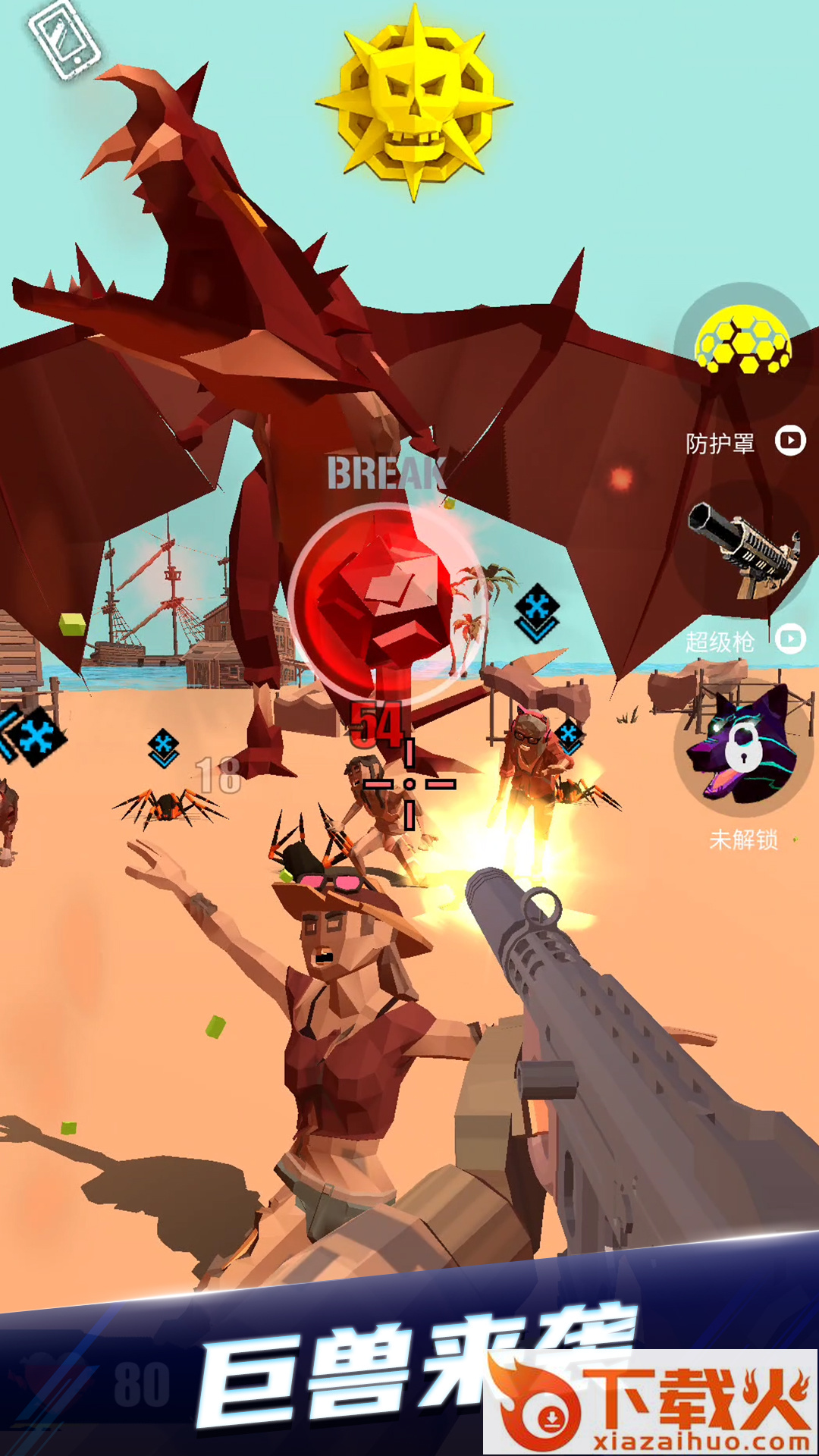Image resolution: width=819 pixels, height=1456 pixels.
Task: Tap the locked wolf companion icon
Action: click(742, 747)
